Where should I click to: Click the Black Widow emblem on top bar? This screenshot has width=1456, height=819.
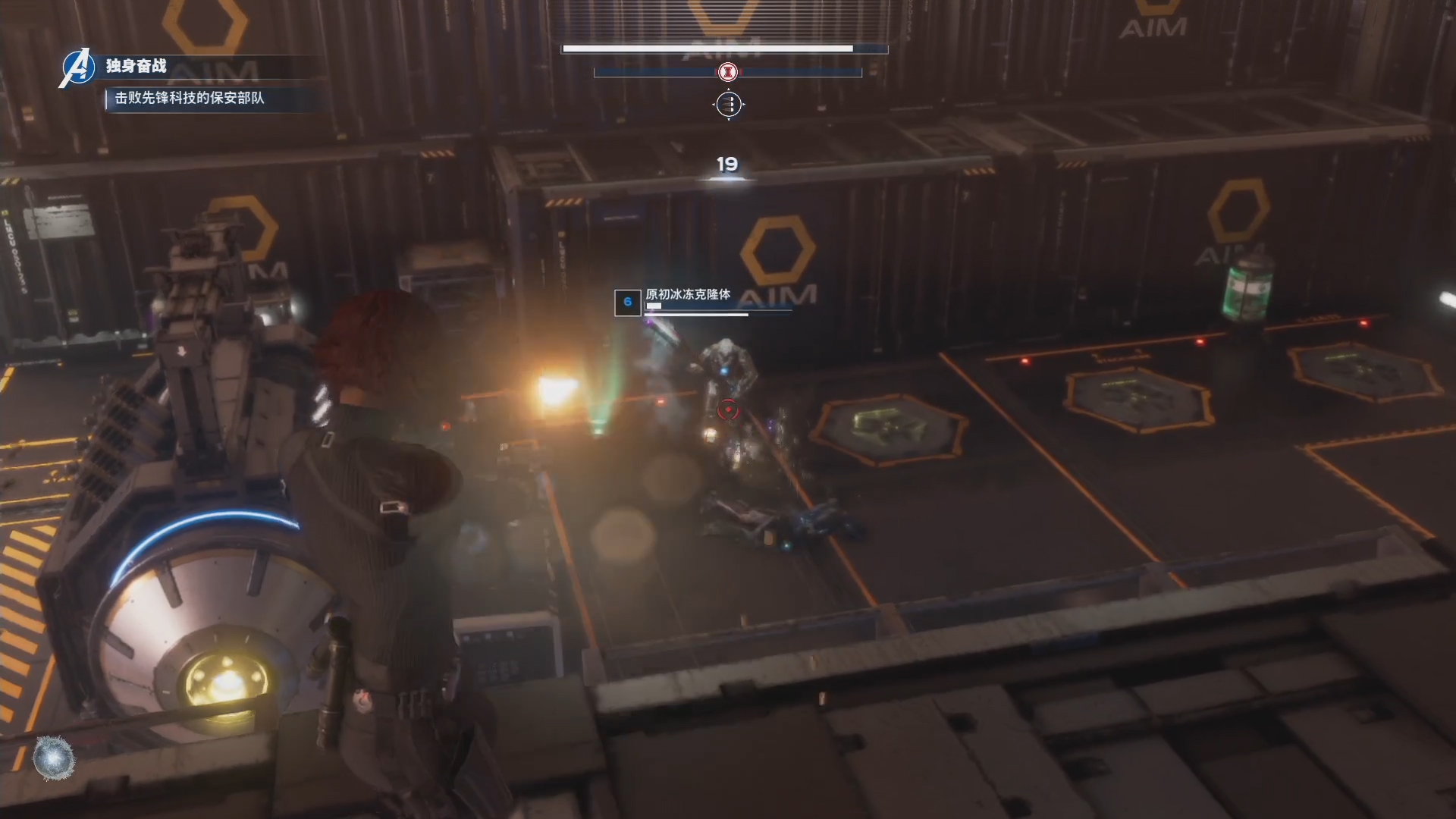click(728, 72)
